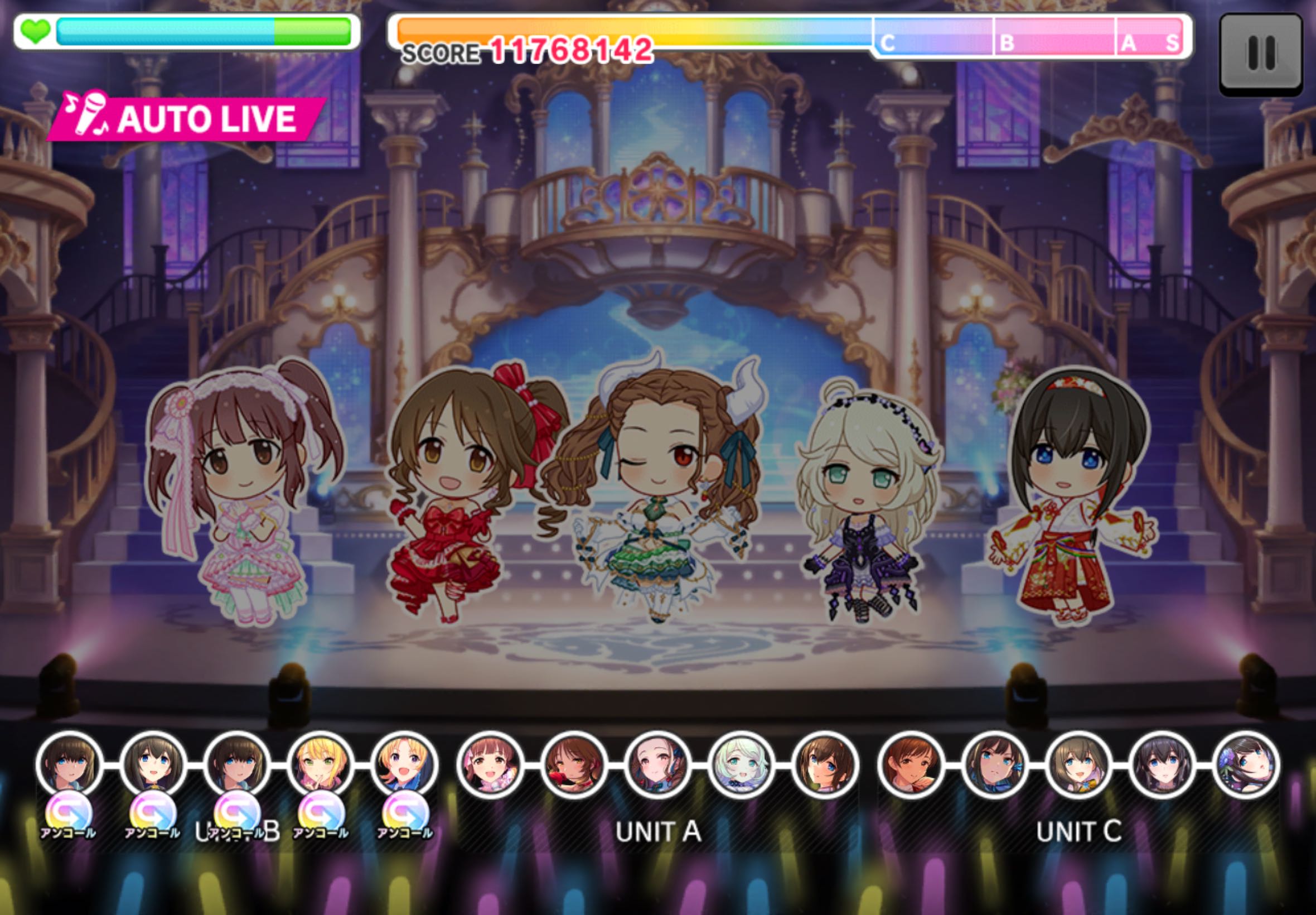The width and height of the screenshot is (1316, 915).
Task: Select the blonde green-eyed idol portrait
Action: (x=320, y=764)
